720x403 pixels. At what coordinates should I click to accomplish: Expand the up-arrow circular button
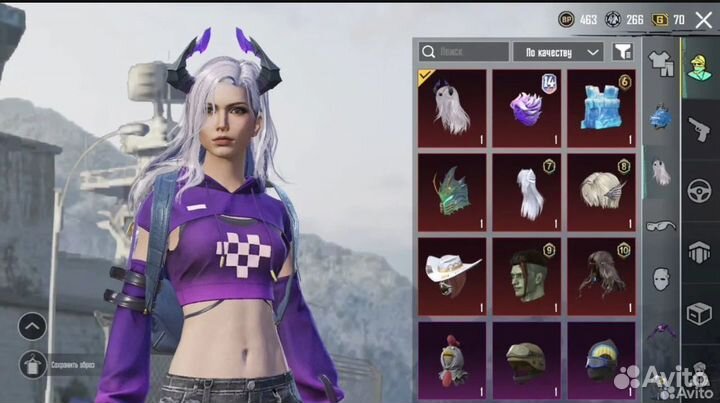33,326
